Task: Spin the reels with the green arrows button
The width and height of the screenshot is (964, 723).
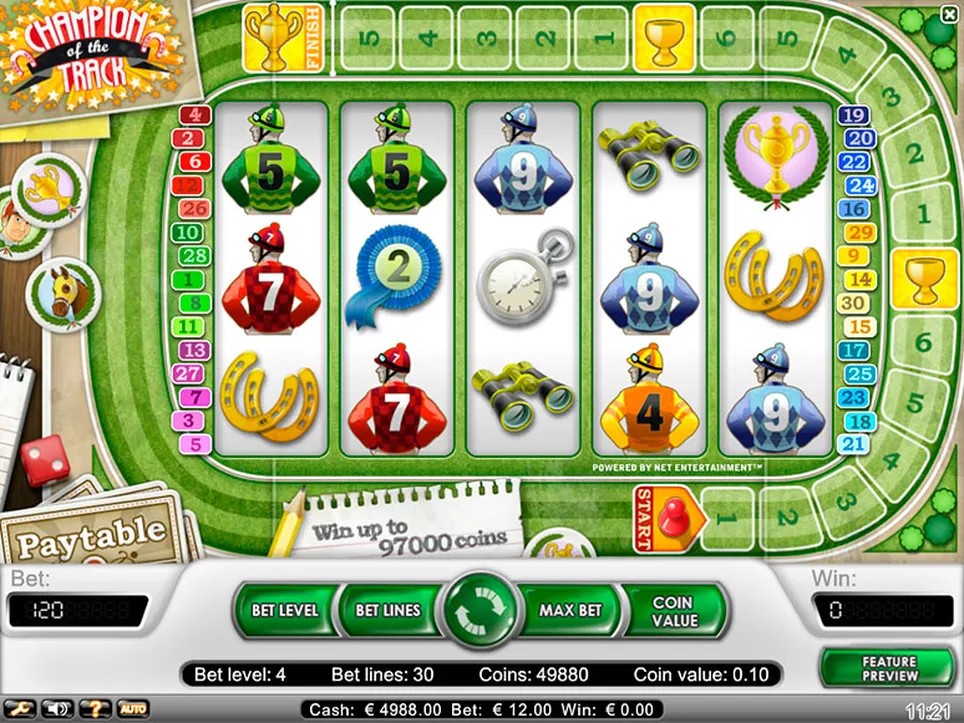Action: tap(483, 610)
